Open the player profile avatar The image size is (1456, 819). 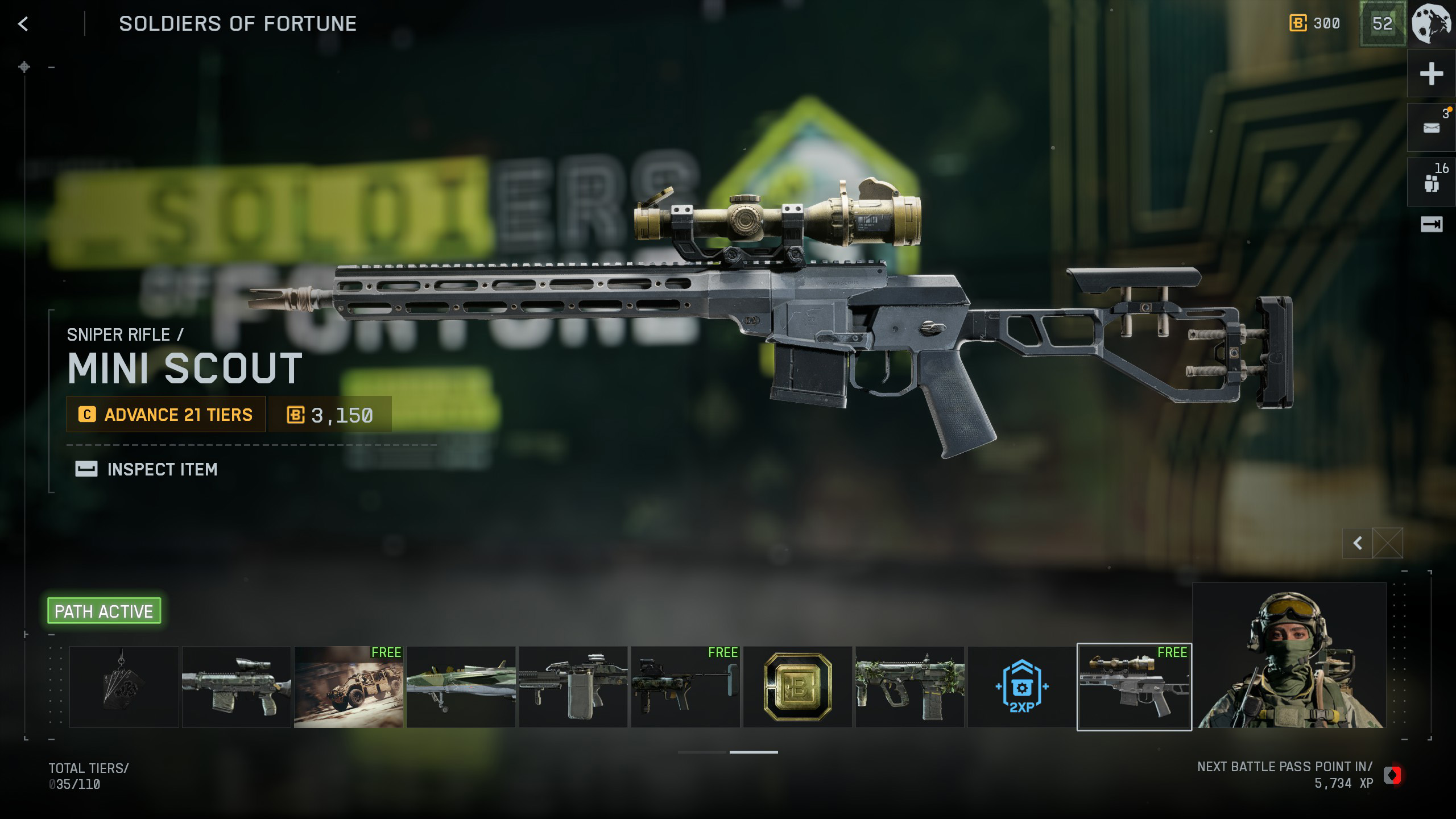pyautogui.click(x=1432, y=24)
